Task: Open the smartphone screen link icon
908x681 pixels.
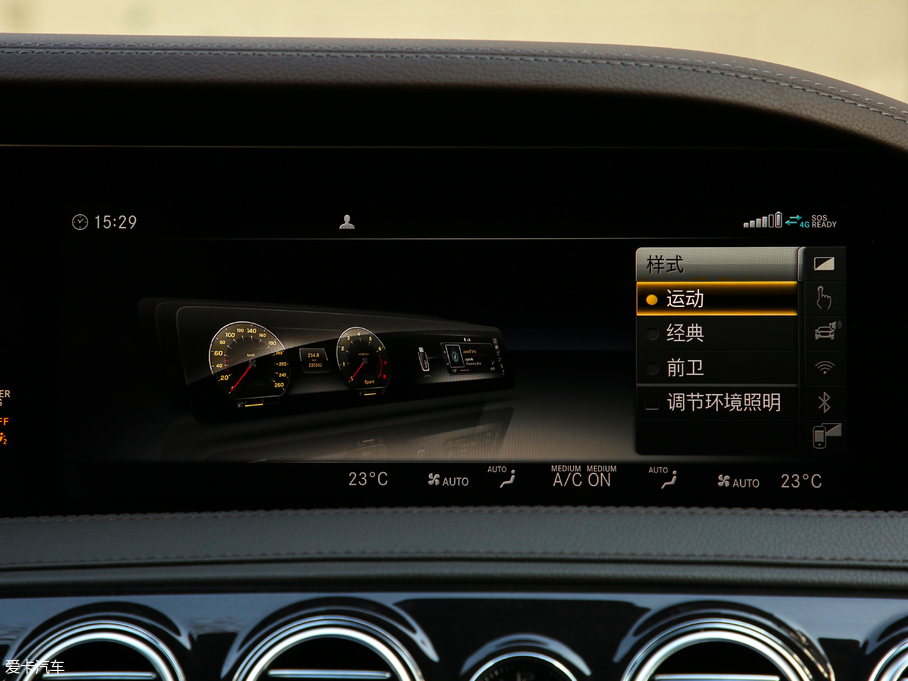Action: tap(825, 436)
